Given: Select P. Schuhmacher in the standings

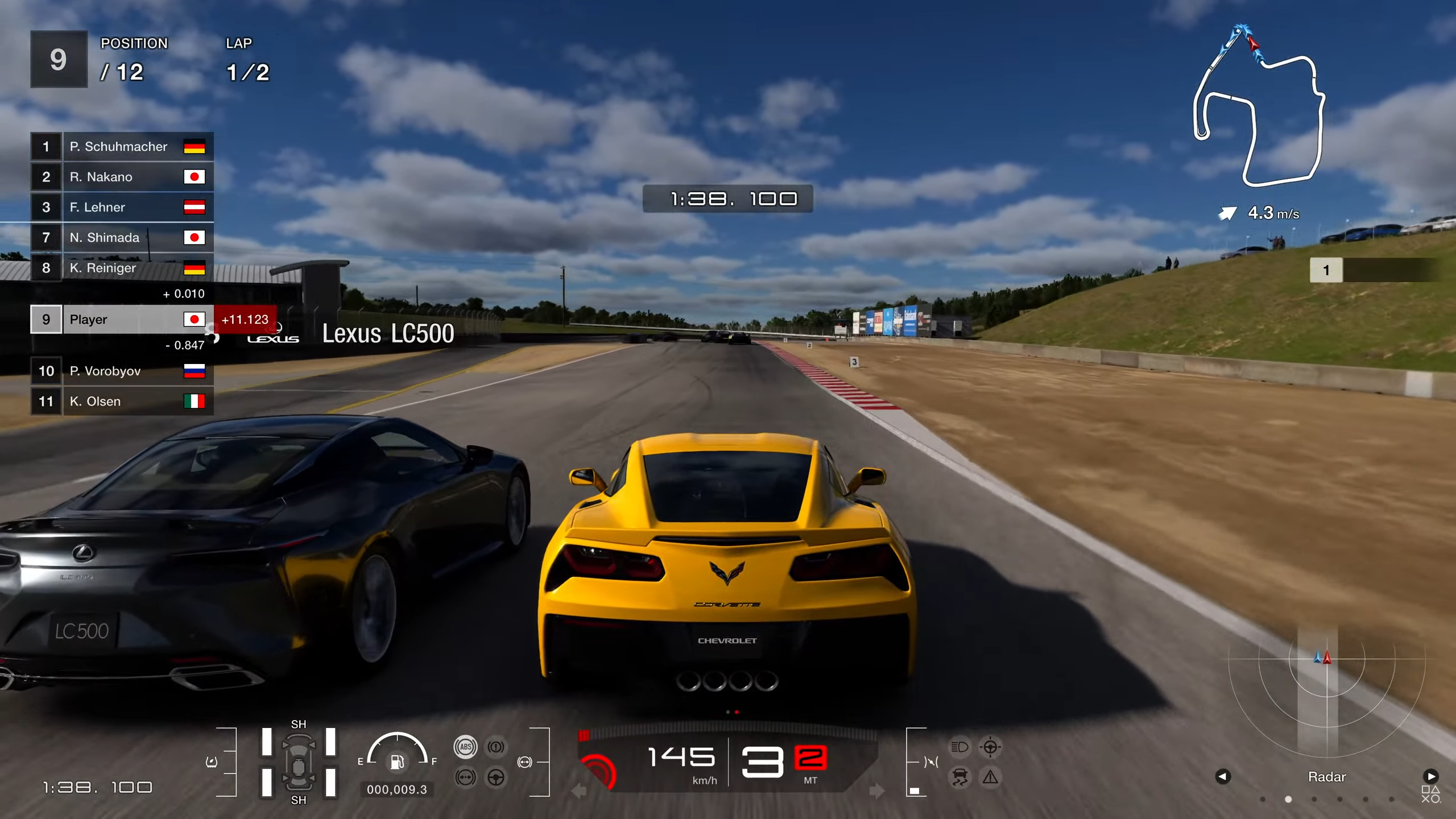Looking at the screenshot, I should tap(122, 147).
